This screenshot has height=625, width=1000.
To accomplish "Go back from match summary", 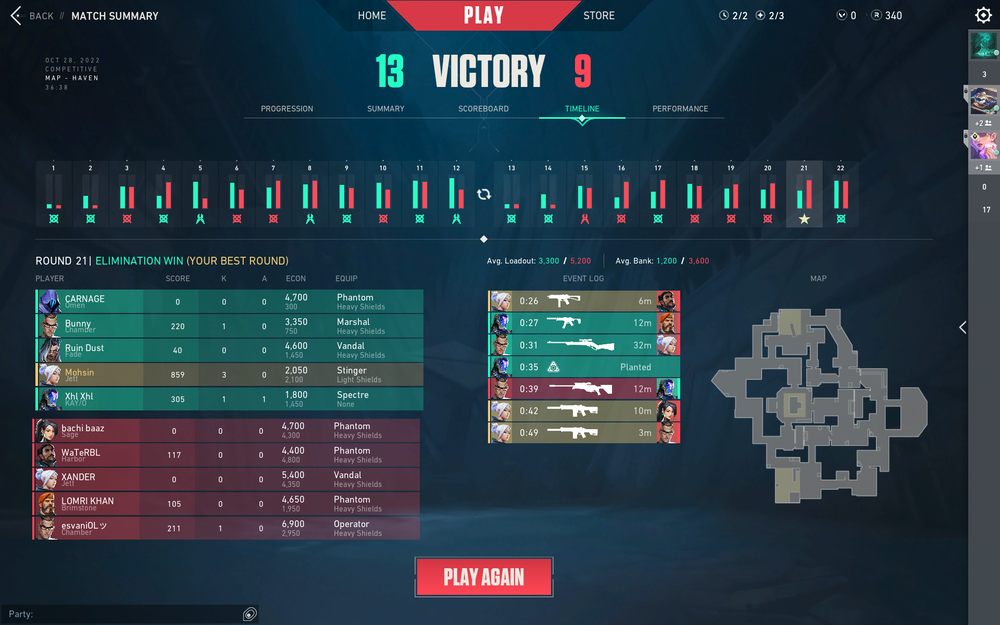I will click(32, 16).
